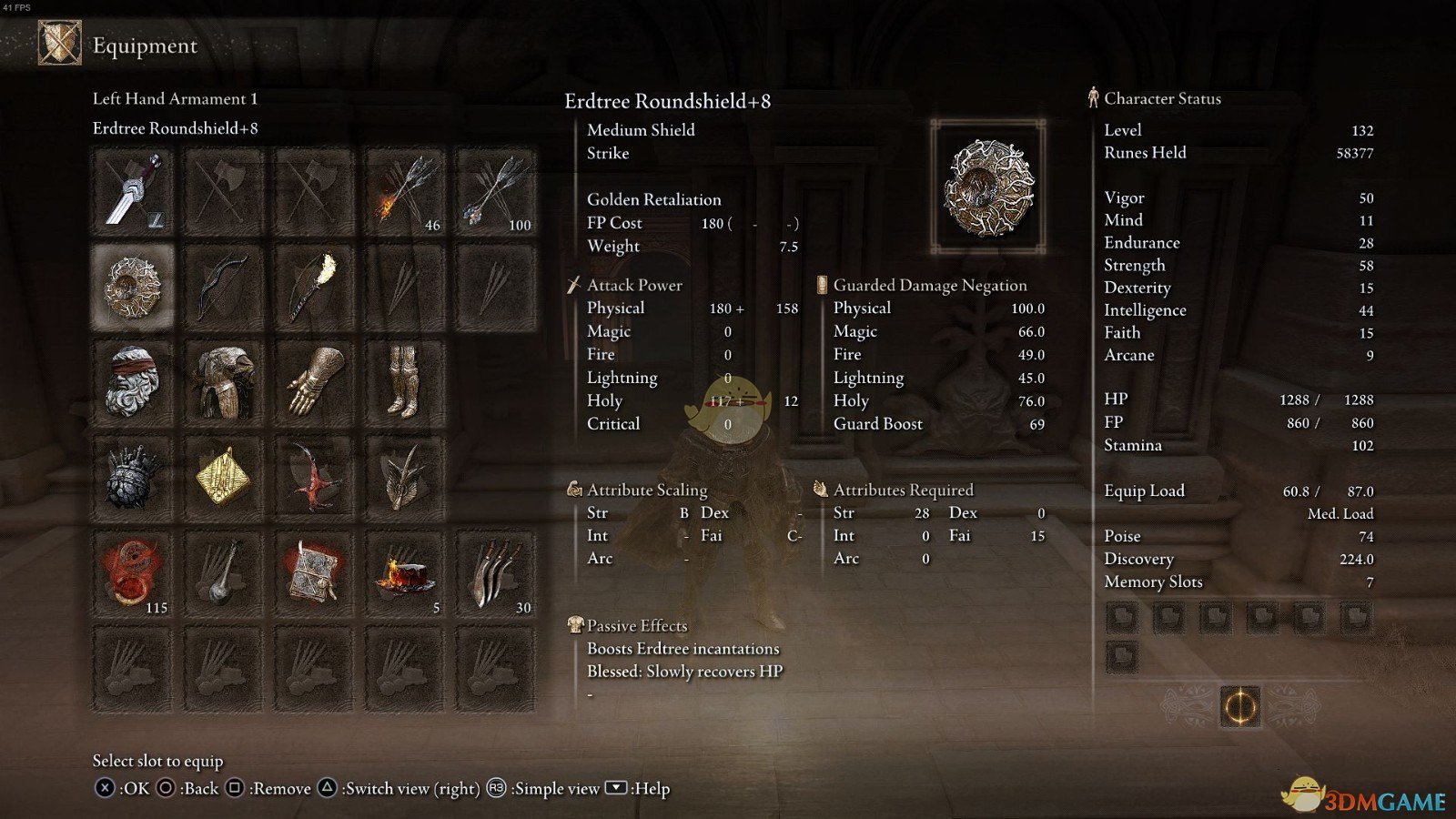Select the equipped sword in right hand slot
1456x819 pixels.
tap(133, 192)
